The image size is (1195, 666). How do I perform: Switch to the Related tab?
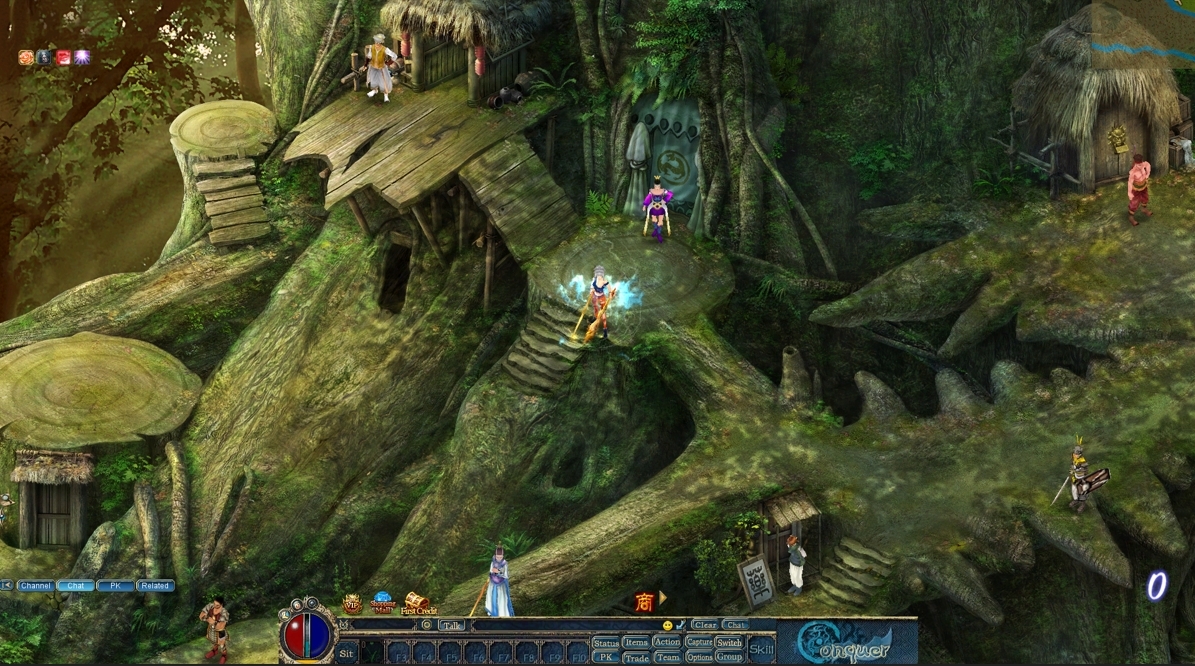tap(155, 586)
